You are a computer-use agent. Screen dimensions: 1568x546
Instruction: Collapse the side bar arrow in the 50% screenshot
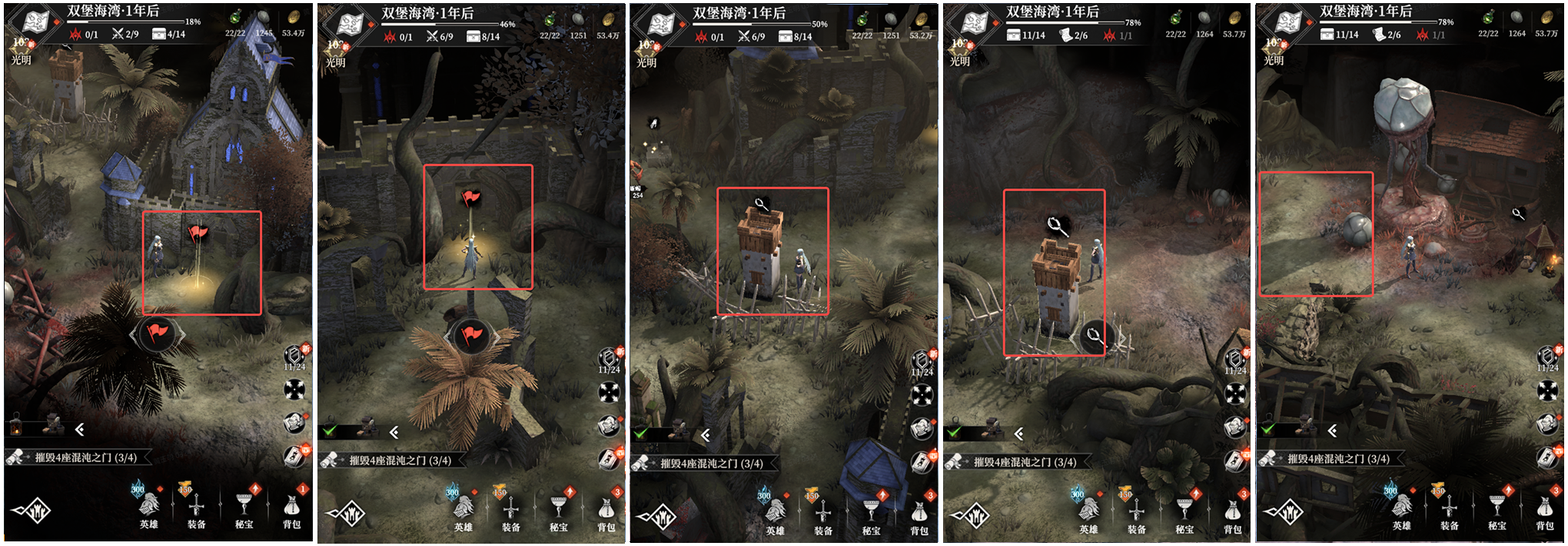pos(706,434)
